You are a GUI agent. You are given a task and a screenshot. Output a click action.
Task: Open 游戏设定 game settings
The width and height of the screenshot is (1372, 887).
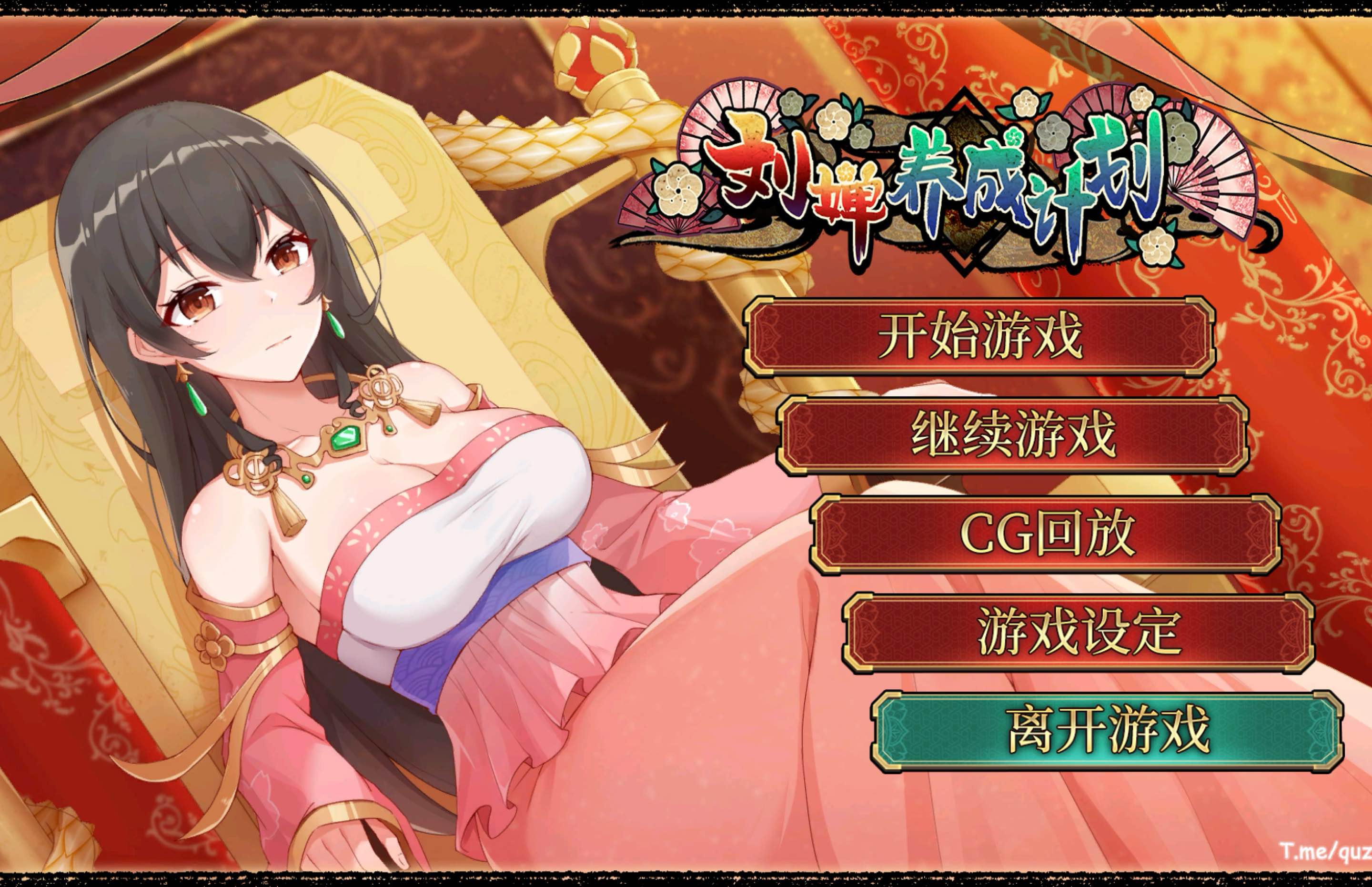tap(1079, 633)
